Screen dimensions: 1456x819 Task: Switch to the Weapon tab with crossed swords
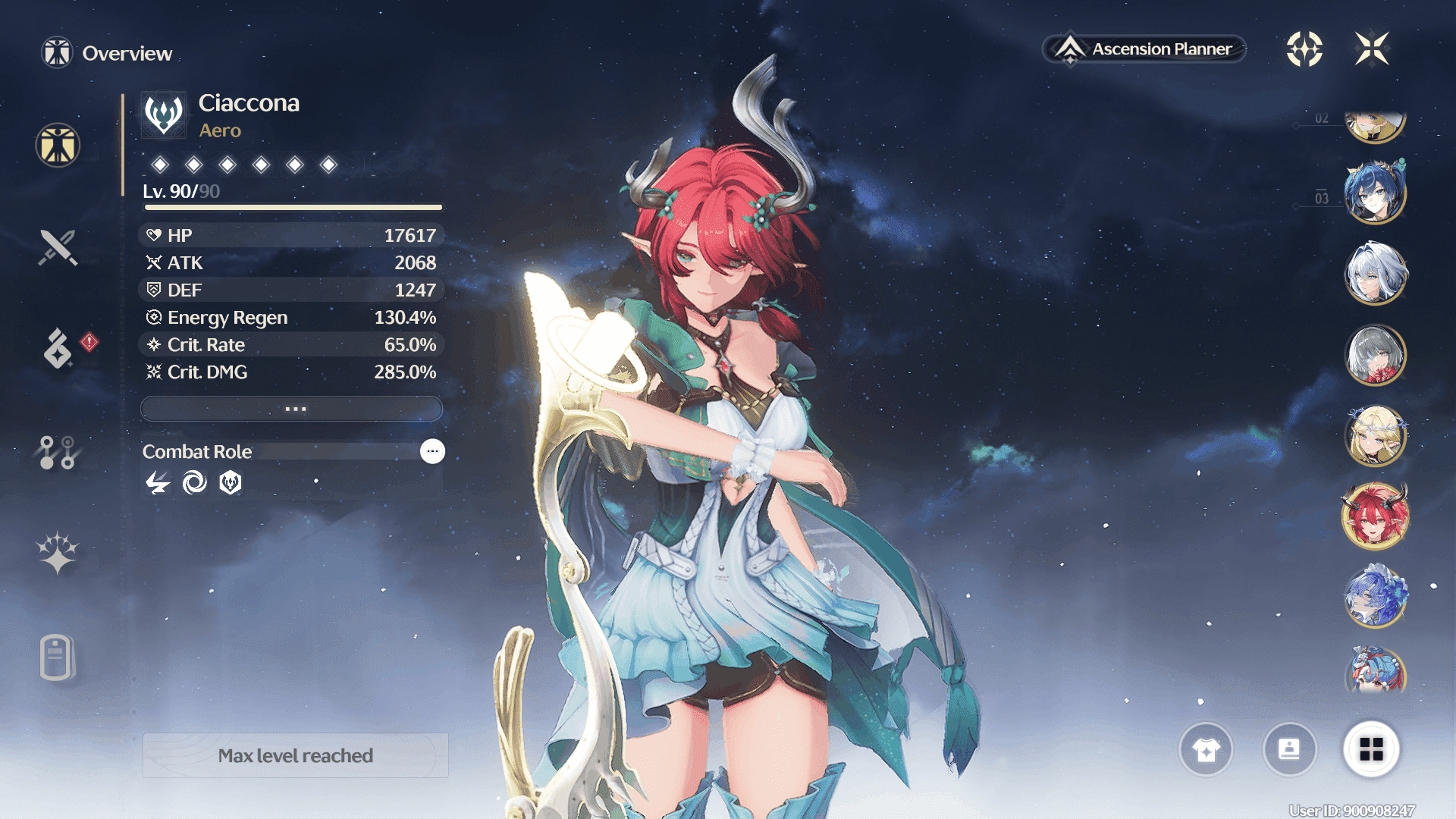(58, 247)
